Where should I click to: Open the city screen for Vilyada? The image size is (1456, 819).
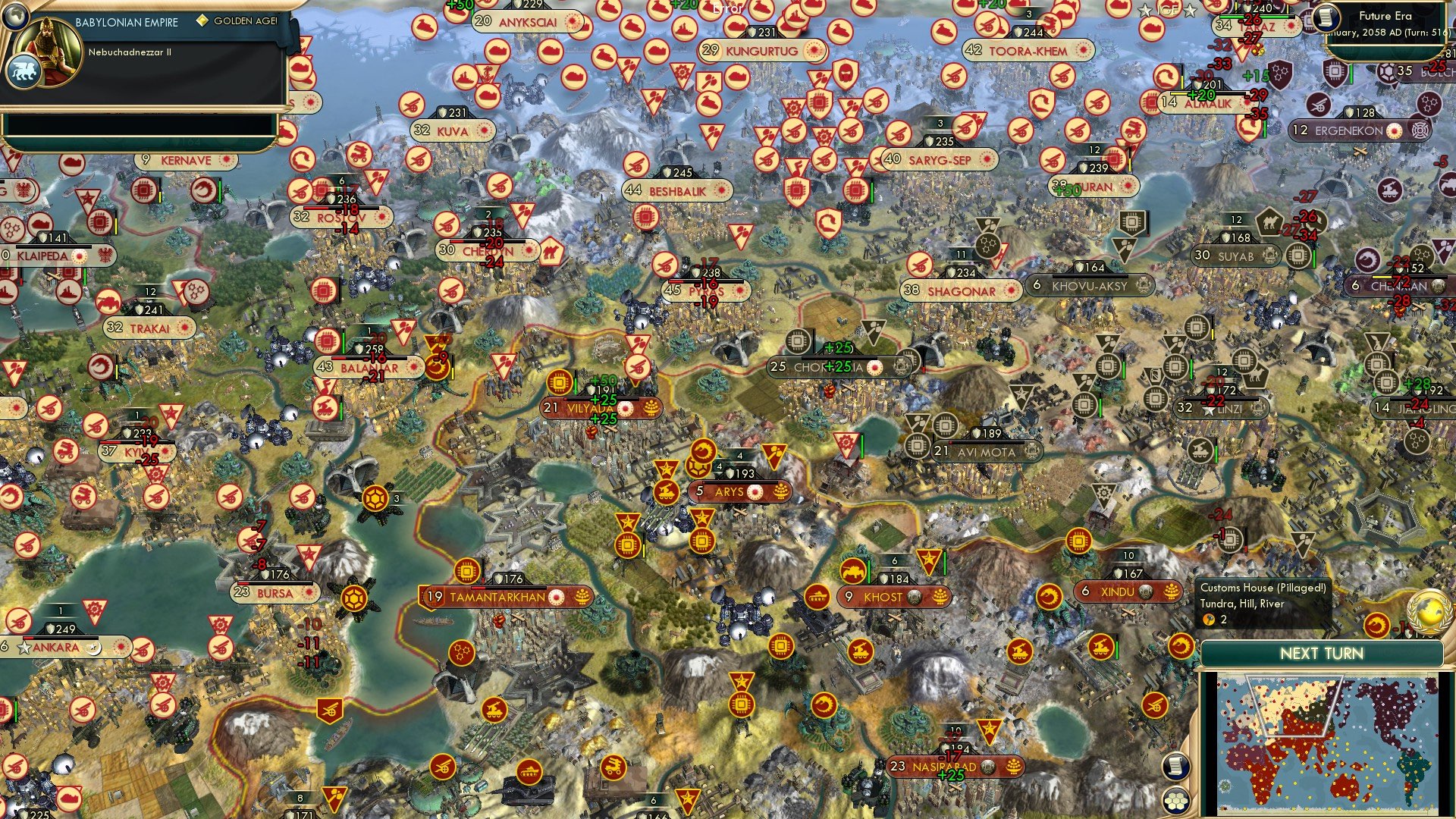click(x=584, y=408)
